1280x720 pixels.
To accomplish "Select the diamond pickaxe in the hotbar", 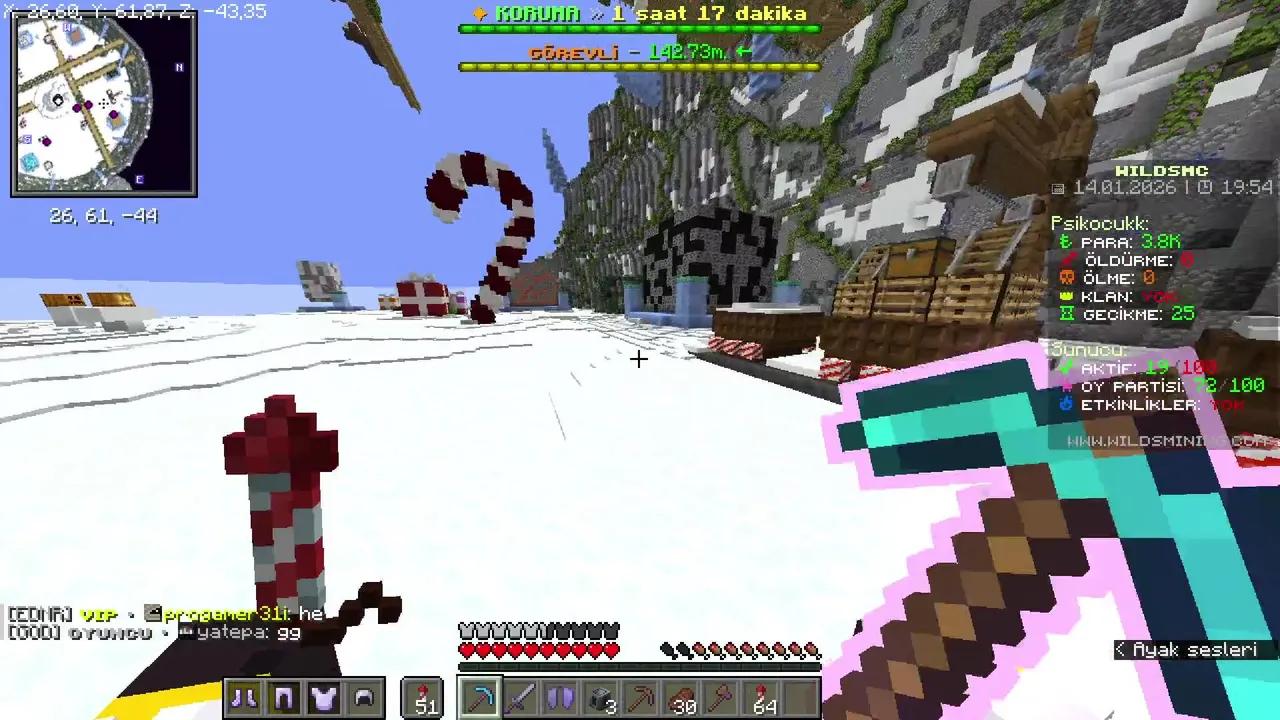I will point(480,698).
